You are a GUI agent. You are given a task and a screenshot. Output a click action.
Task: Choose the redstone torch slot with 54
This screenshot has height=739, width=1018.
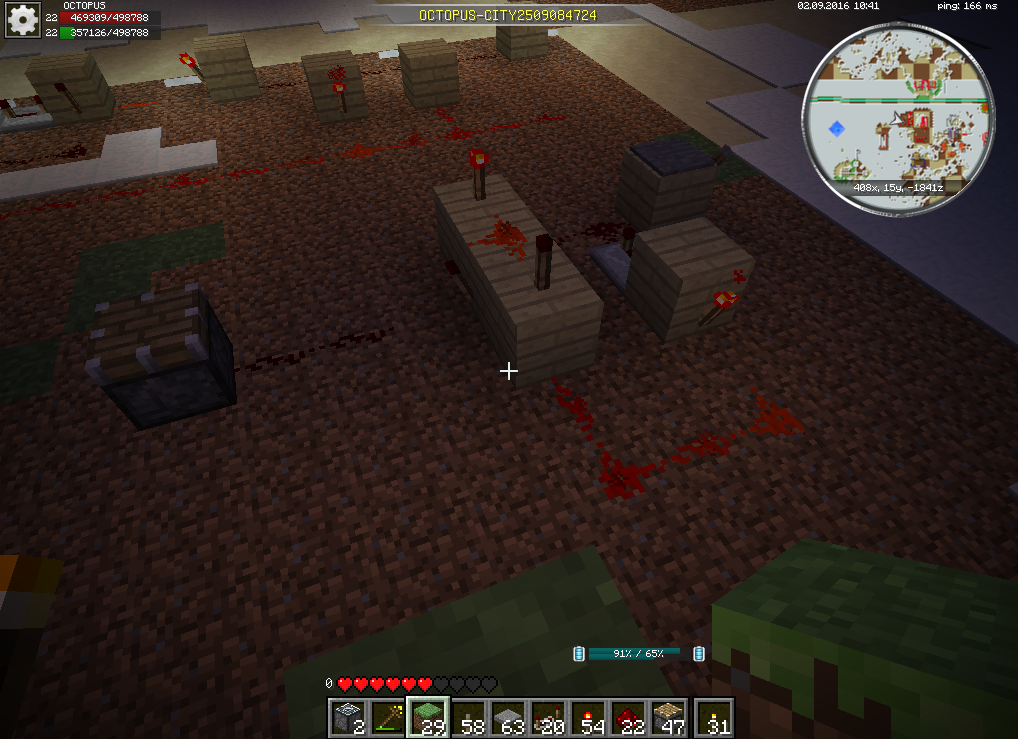pyautogui.click(x=590, y=718)
